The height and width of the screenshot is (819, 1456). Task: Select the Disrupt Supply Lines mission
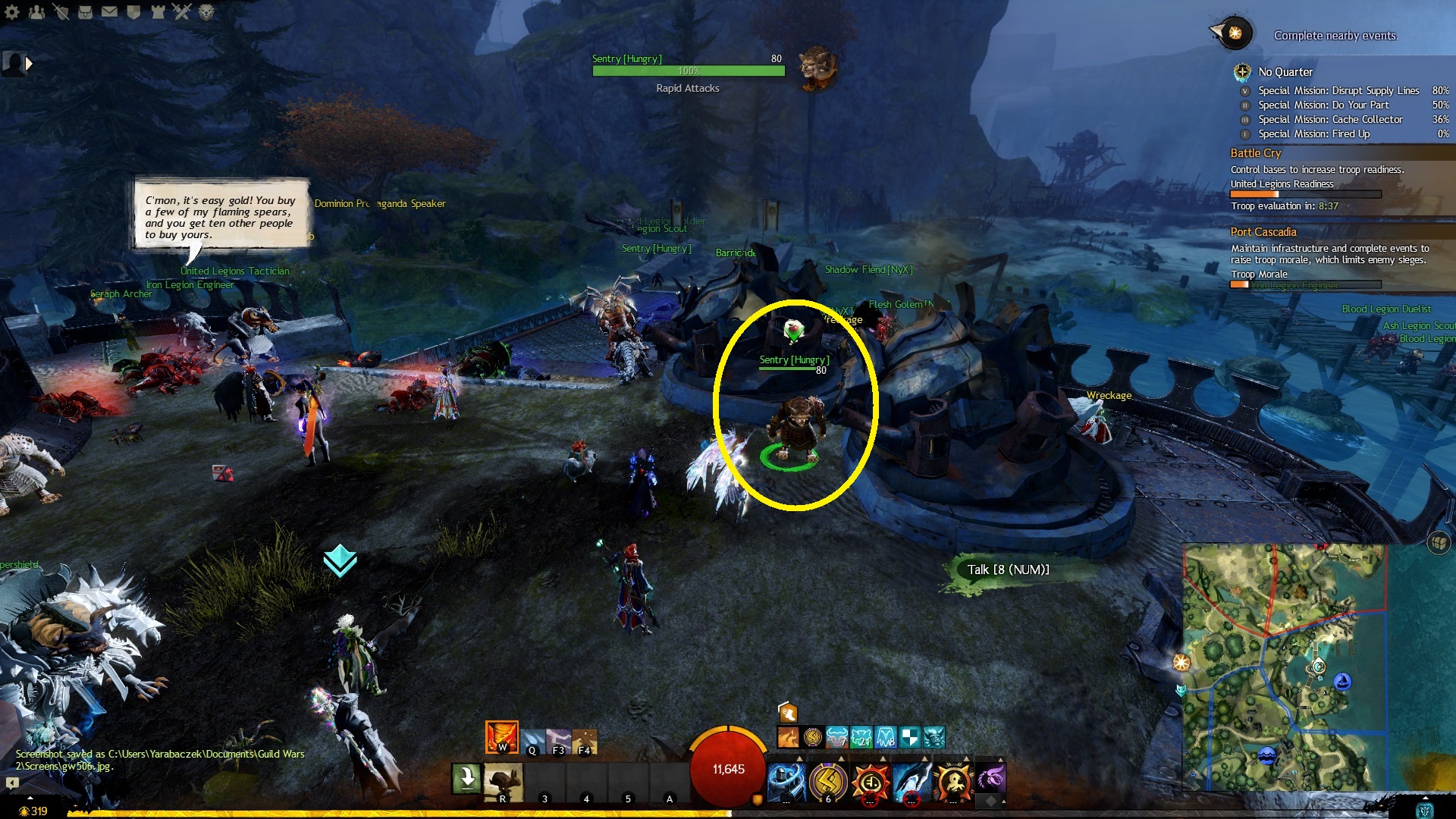click(1338, 90)
